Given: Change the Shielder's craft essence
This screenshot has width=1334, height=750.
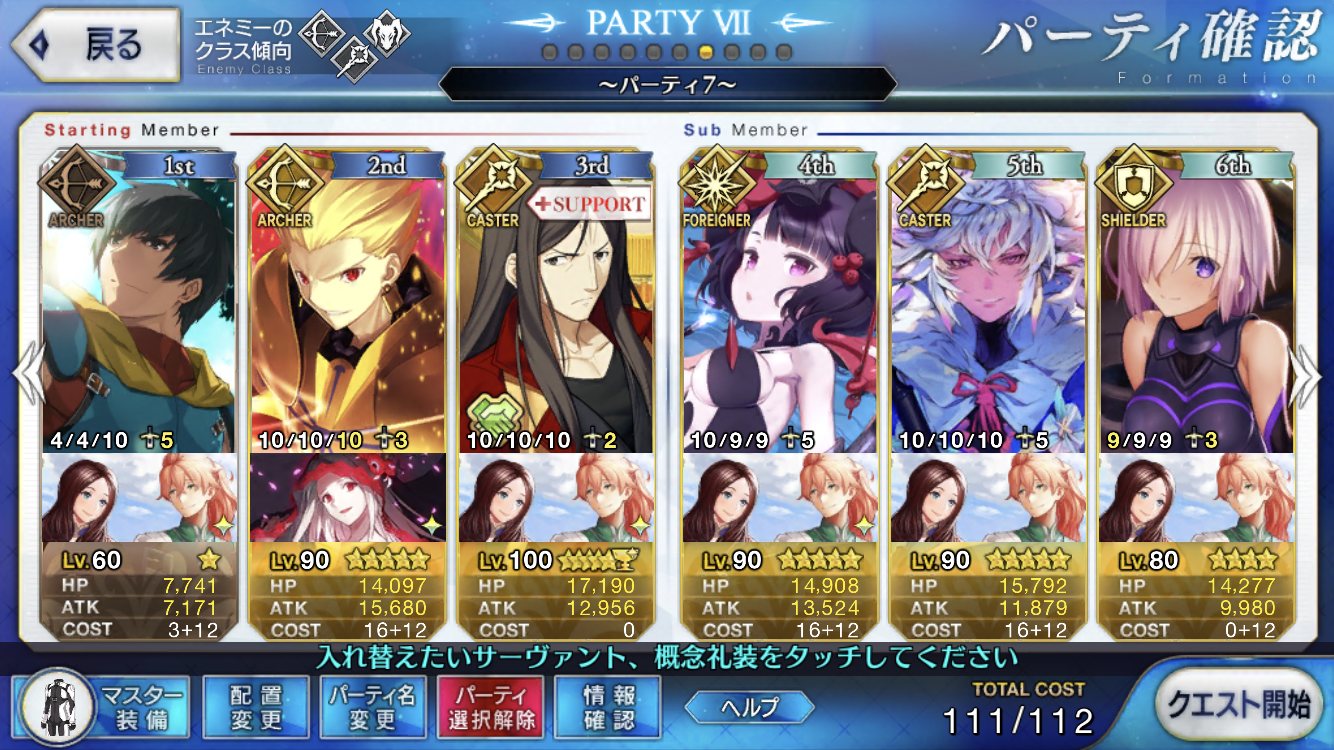Looking at the screenshot, I should 1194,497.
